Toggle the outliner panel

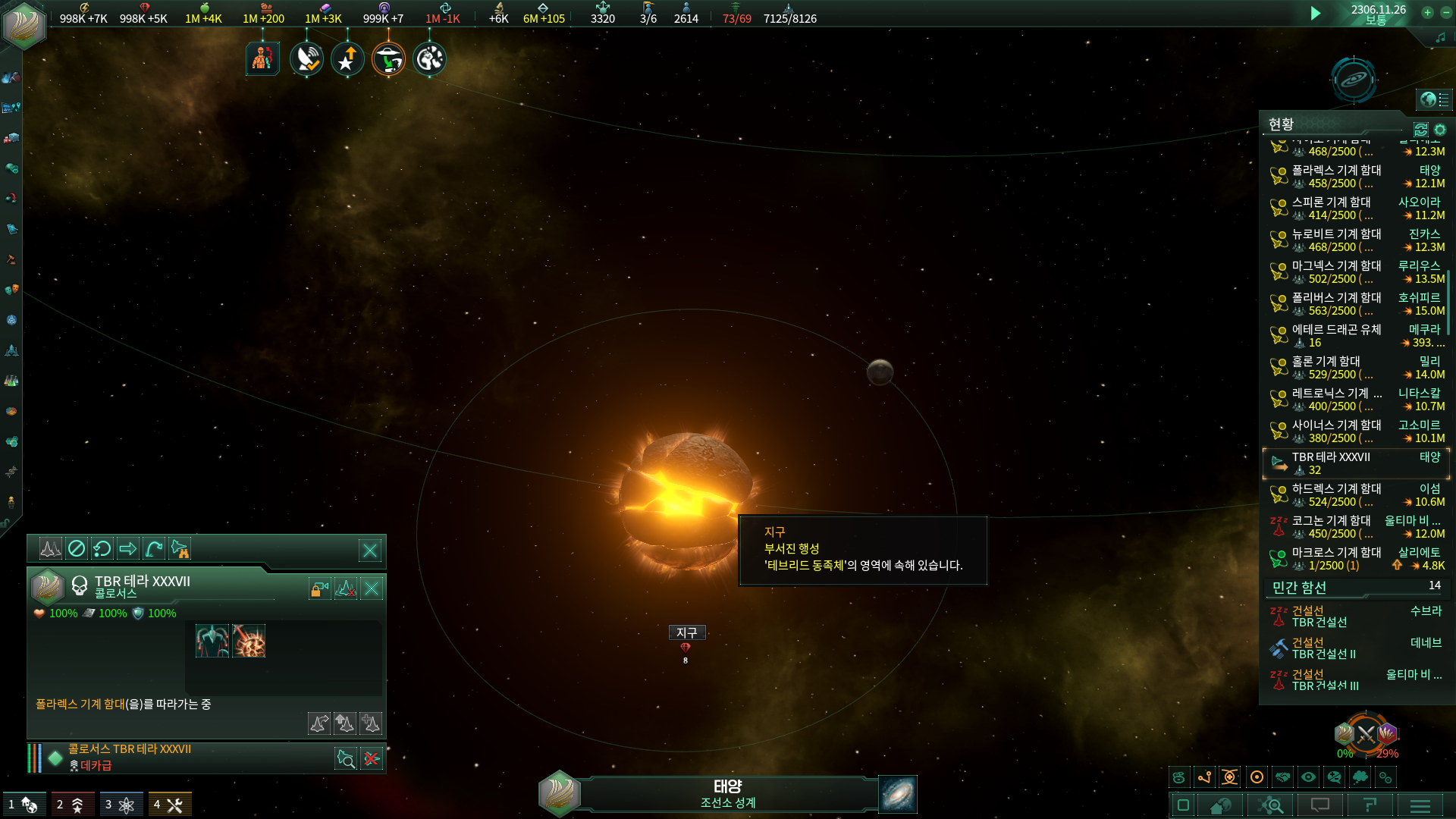1433,99
